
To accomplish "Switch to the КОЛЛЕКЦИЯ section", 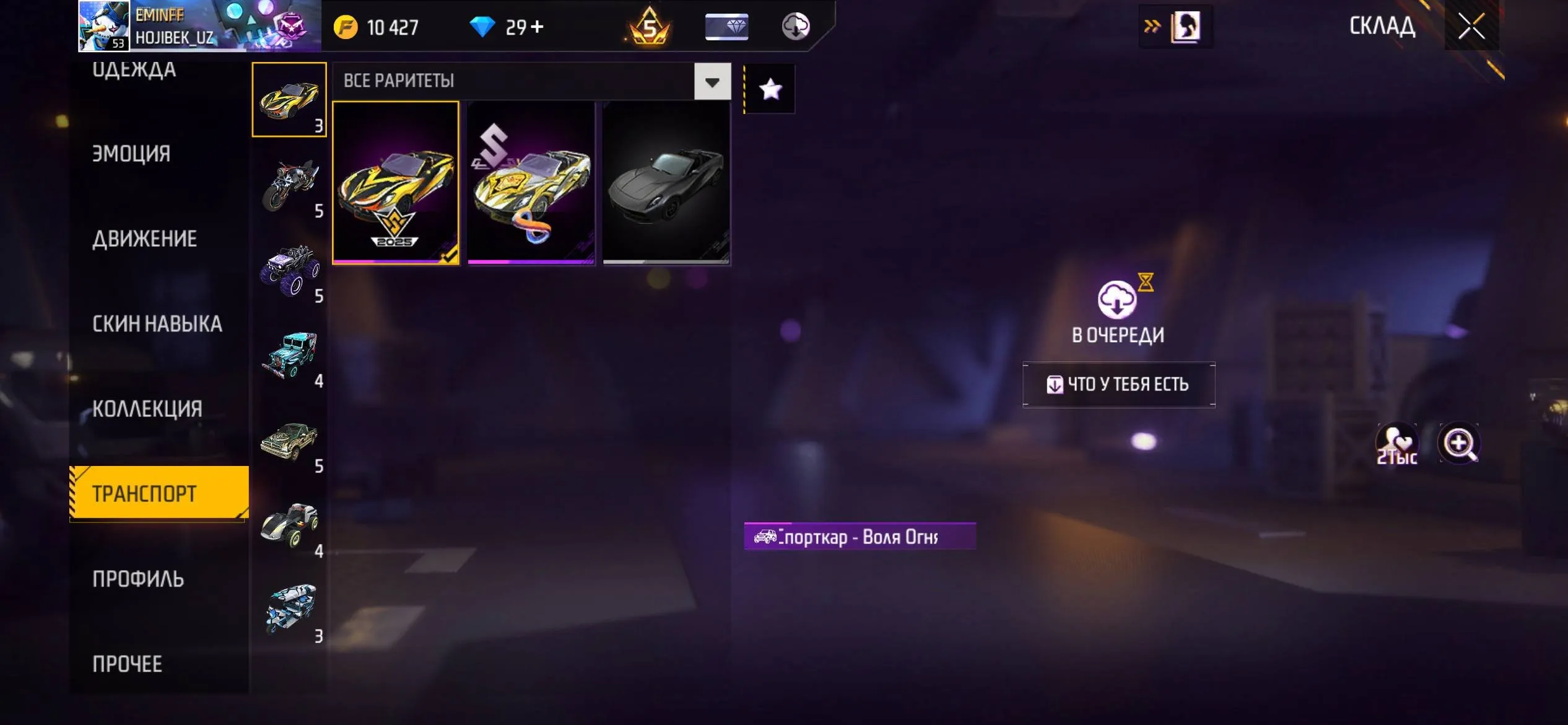I will pos(147,408).
